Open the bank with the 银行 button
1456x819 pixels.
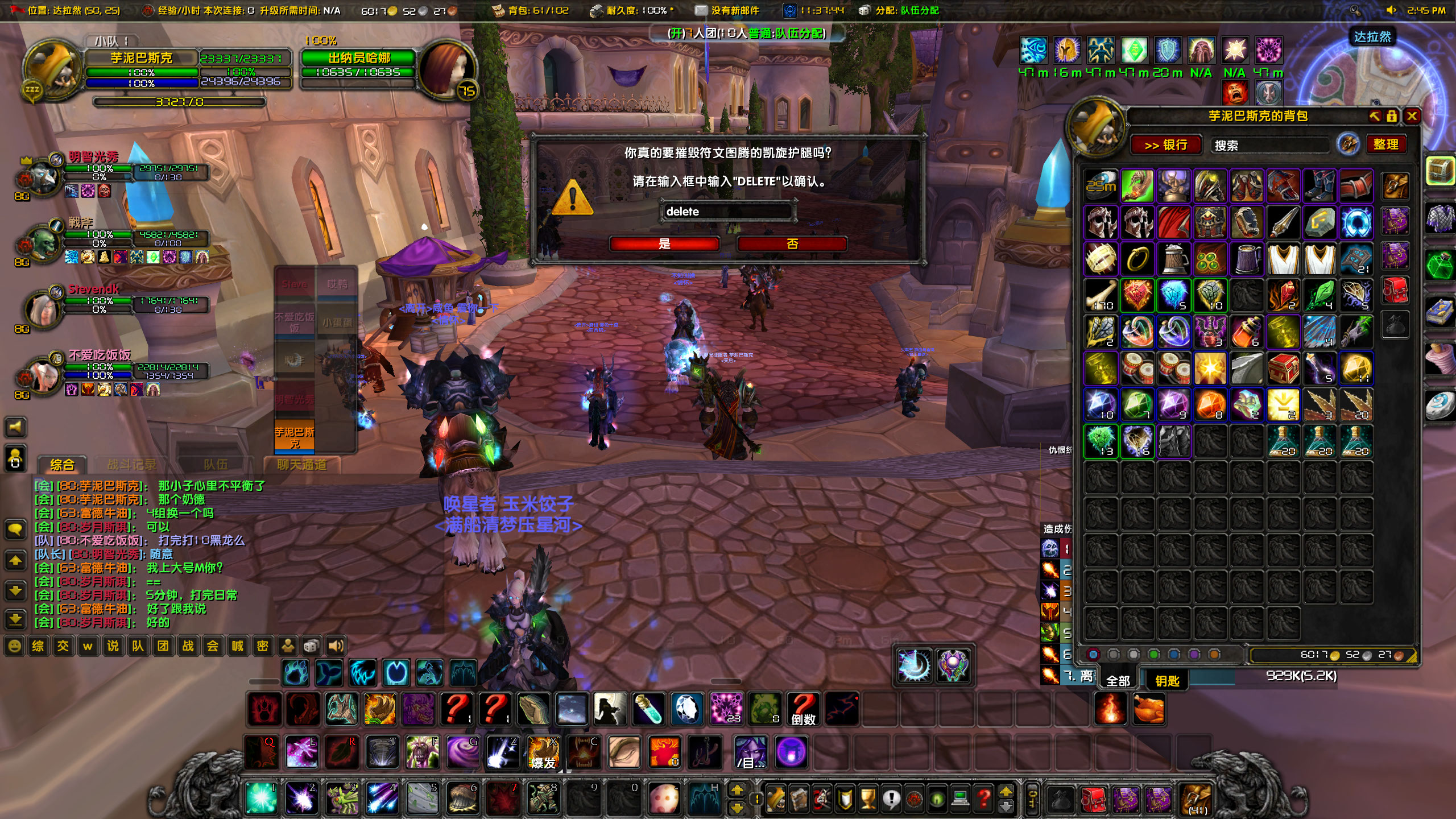pyautogui.click(x=1167, y=146)
